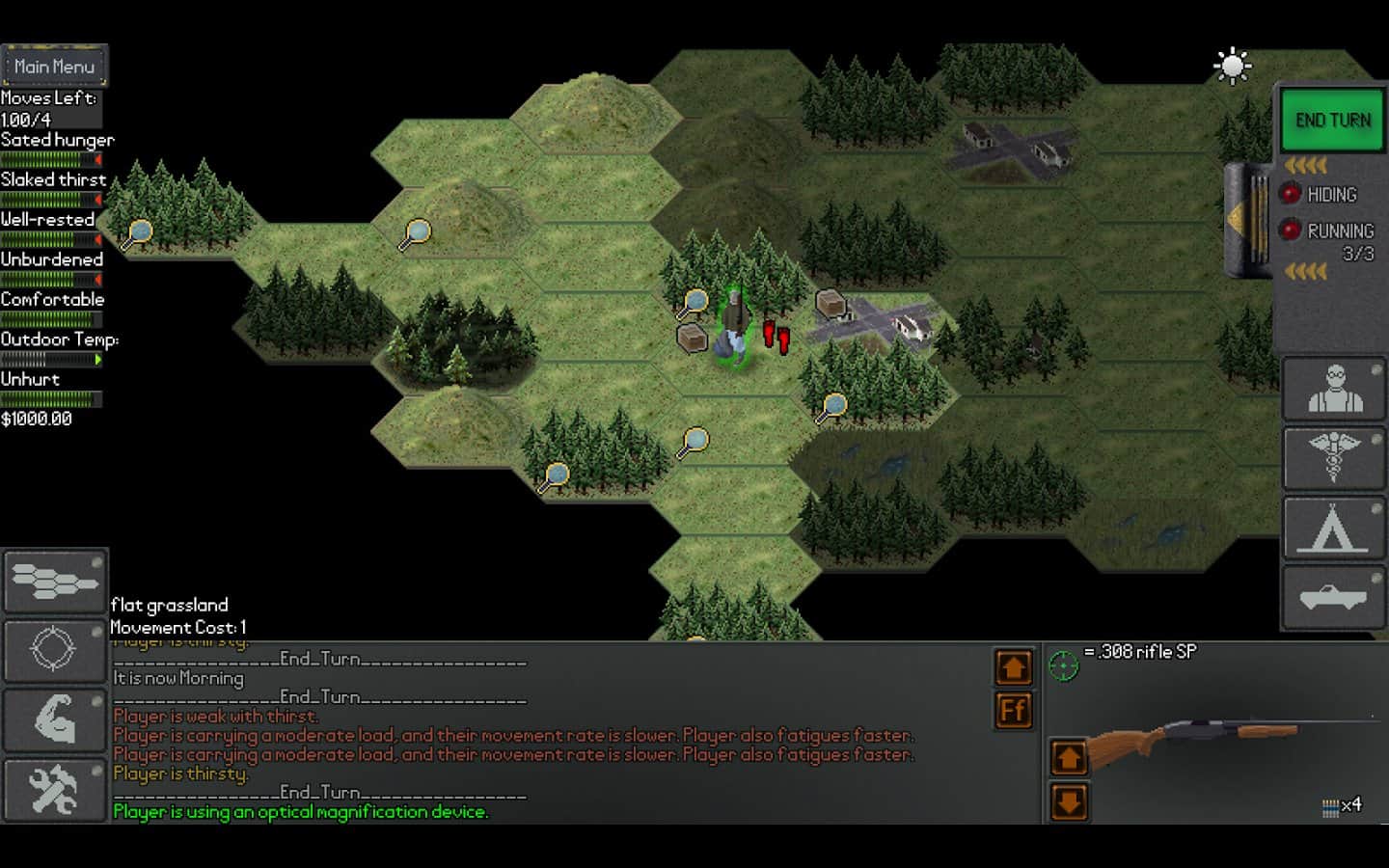Click the down arrow beside the rifle
The width and height of the screenshot is (1389, 868).
[1069, 801]
